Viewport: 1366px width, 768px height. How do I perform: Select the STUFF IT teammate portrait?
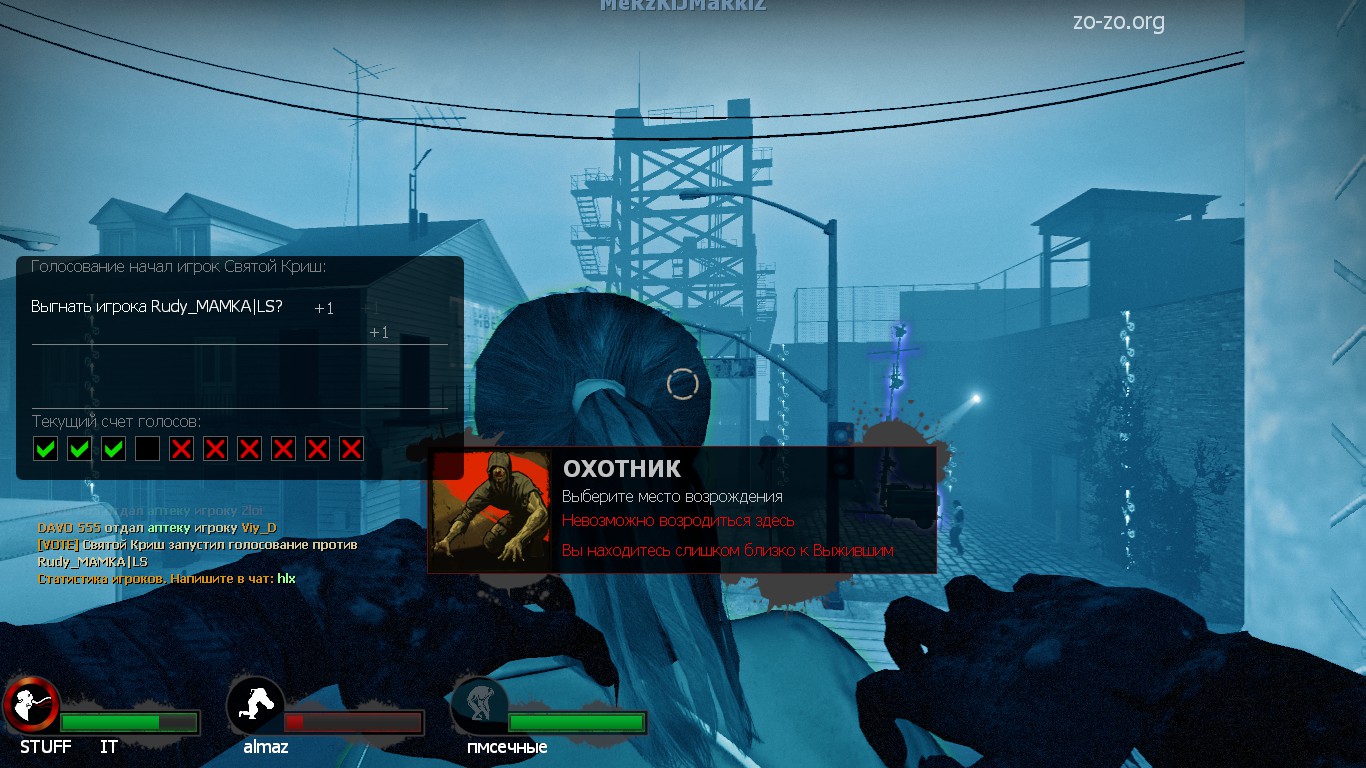(32, 705)
